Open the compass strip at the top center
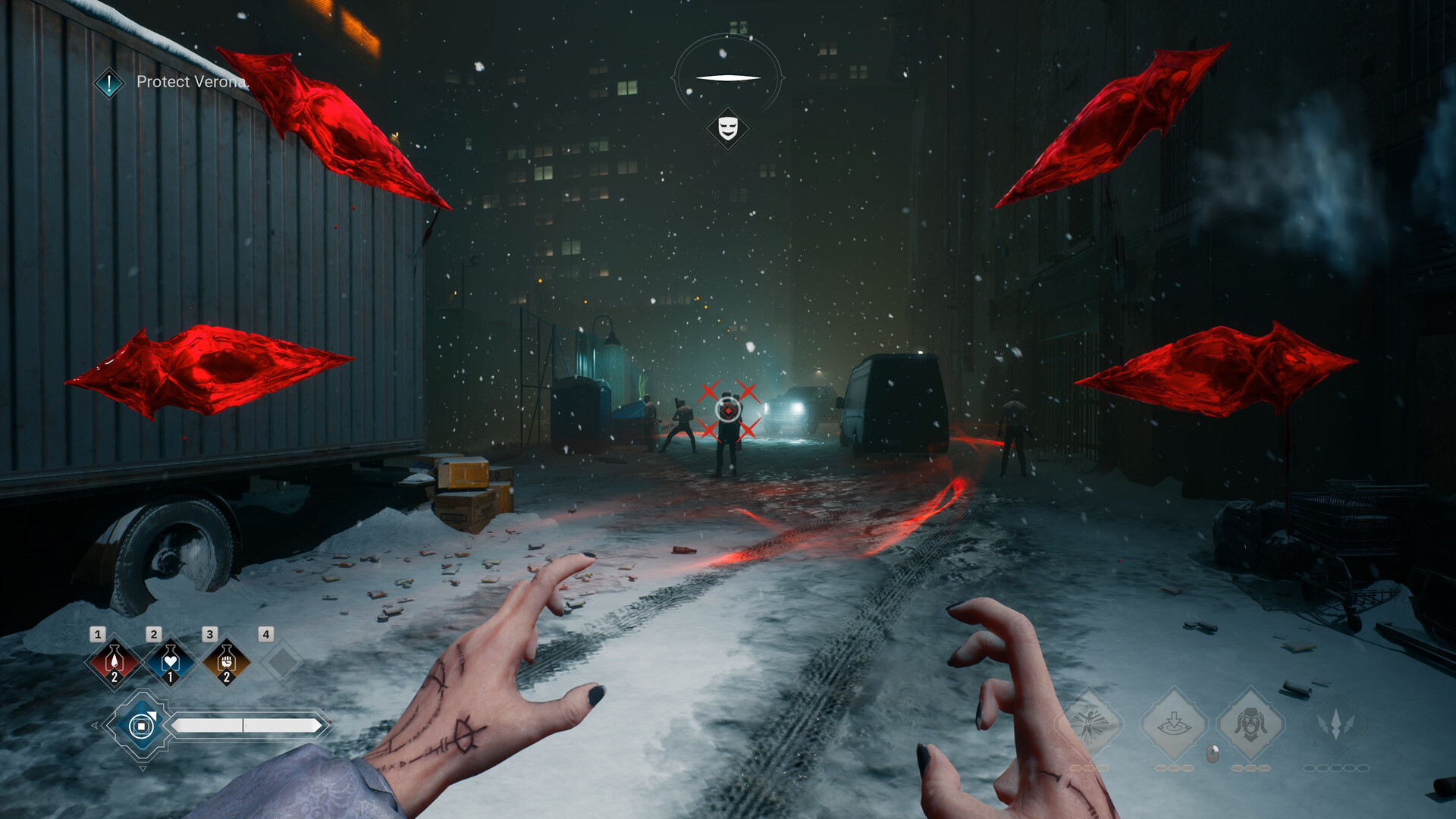This screenshot has width=1456, height=819. pyautogui.click(x=728, y=76)
